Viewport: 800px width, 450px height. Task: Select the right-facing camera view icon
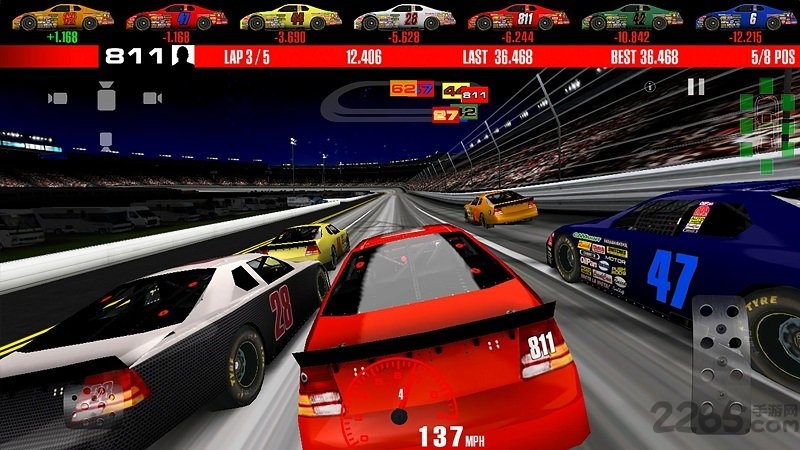coord(152,98)
